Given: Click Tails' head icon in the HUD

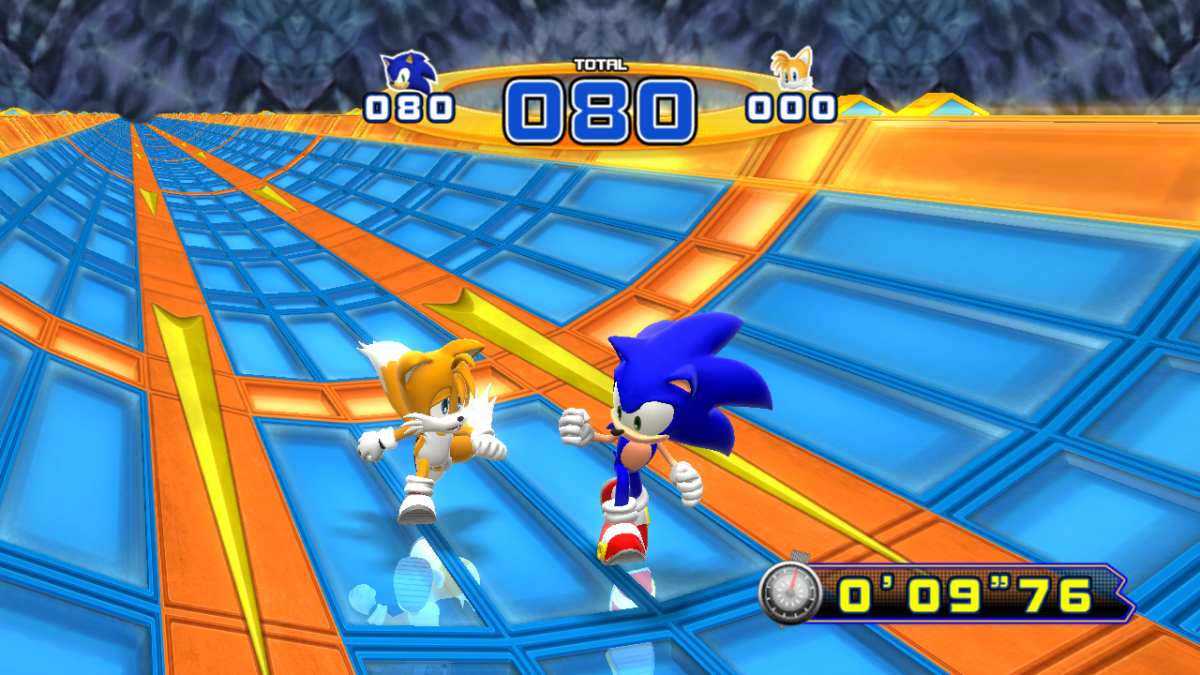Looking at the screenshot, I should 792,69.
